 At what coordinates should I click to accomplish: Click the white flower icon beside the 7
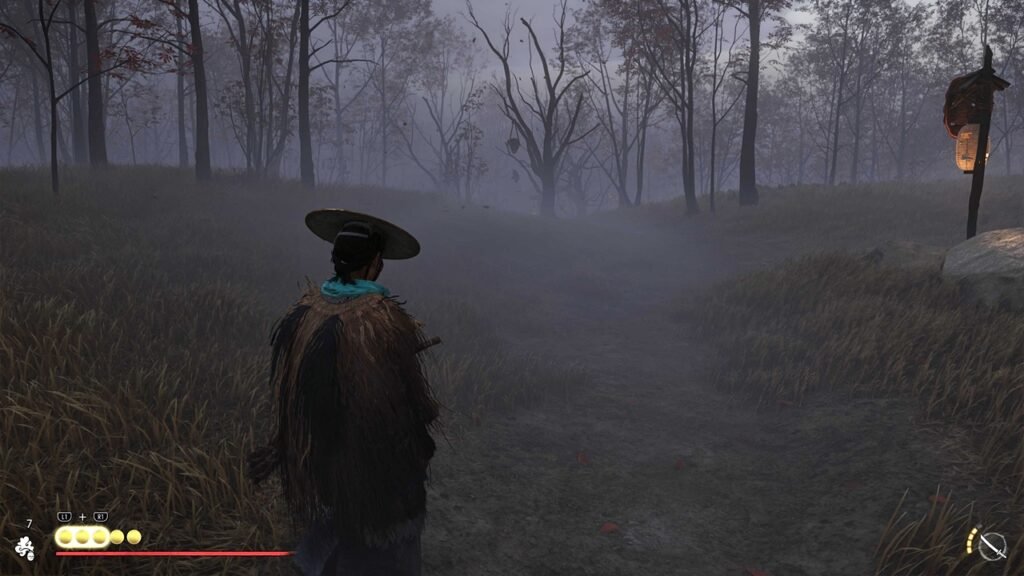tap(25, 546)
